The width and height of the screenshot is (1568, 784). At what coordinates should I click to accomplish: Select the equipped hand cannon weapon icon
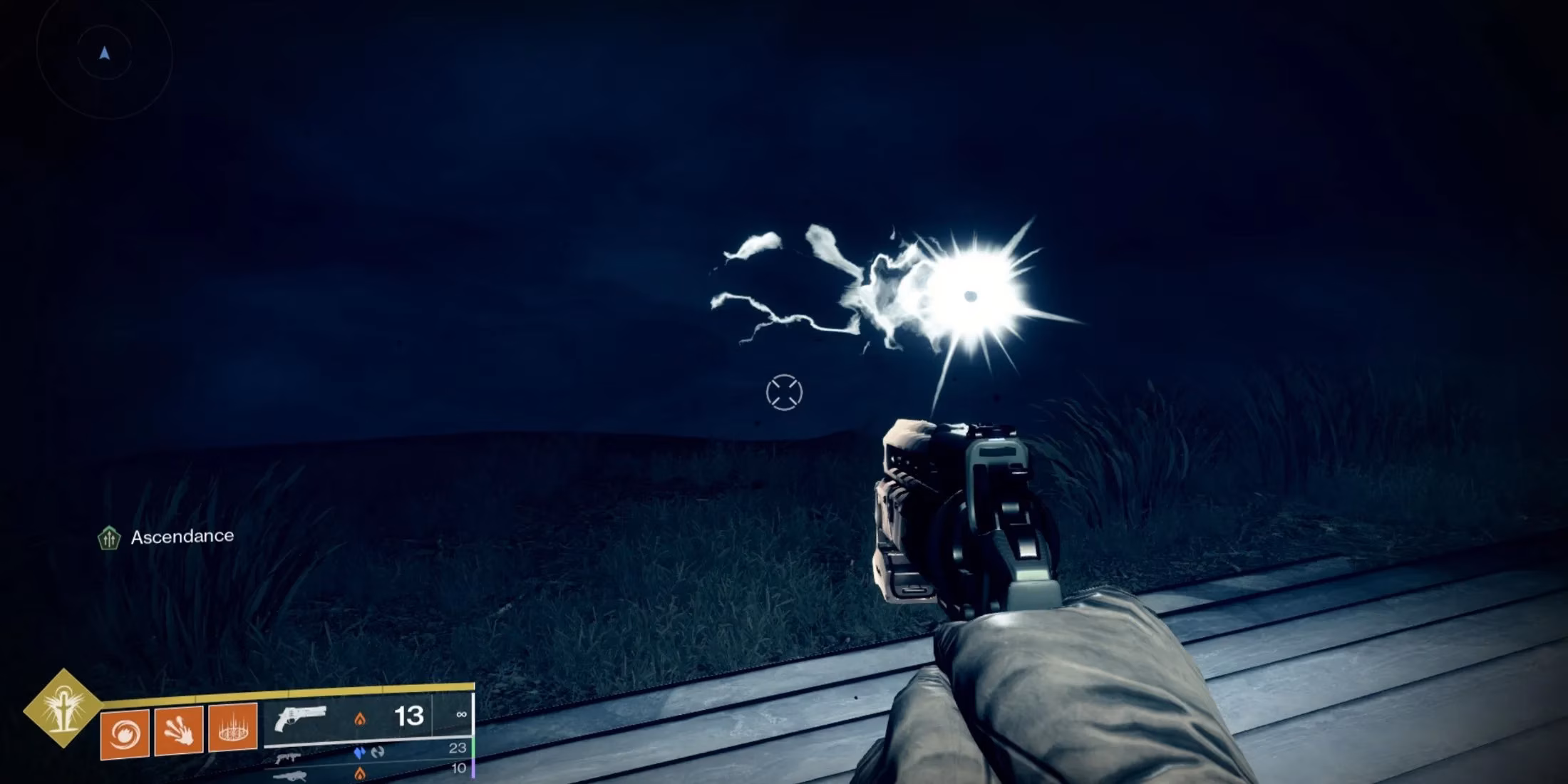click(x=301, y=720)
